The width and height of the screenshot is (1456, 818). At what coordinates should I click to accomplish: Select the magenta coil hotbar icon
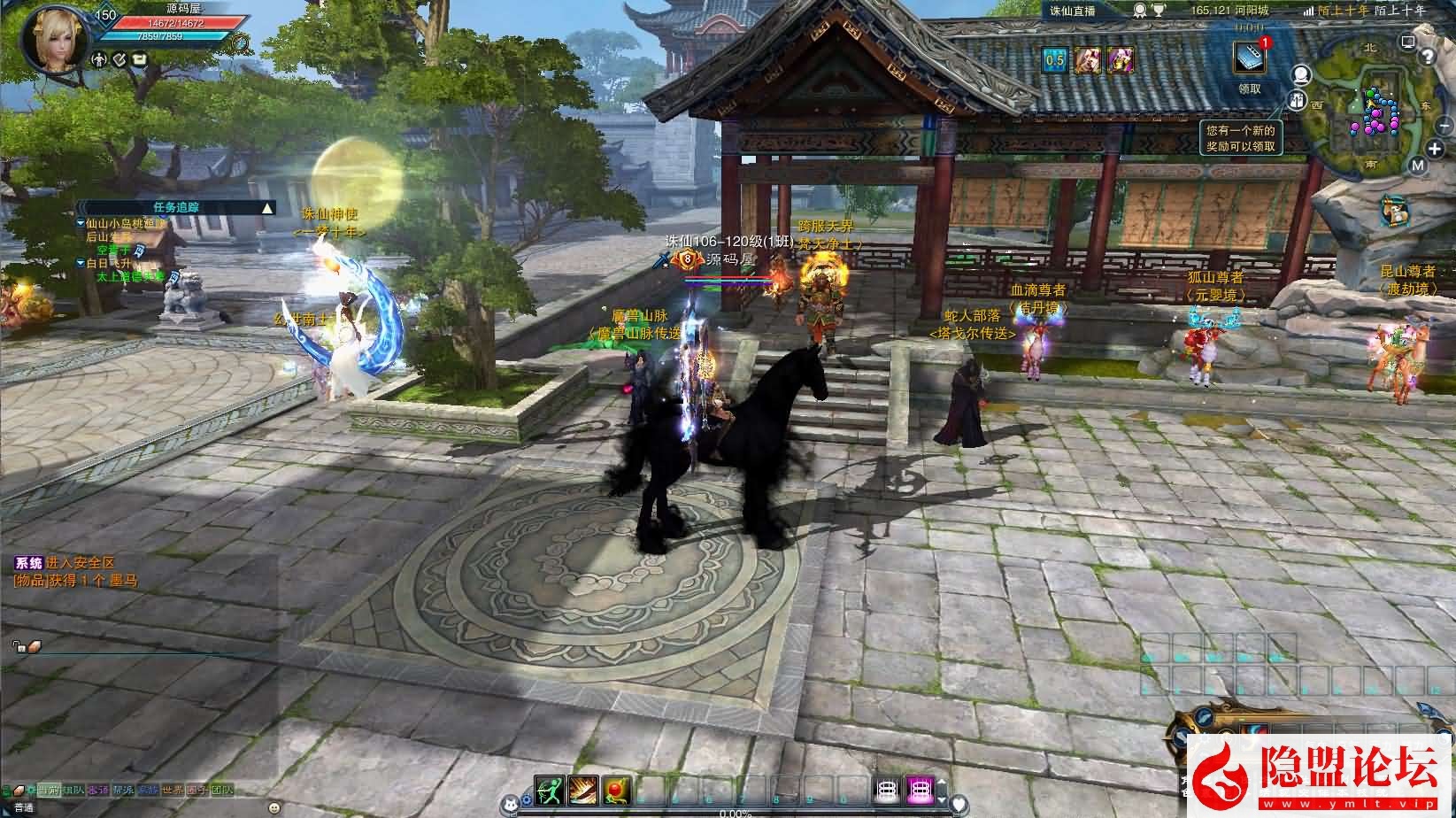(921, 791)
